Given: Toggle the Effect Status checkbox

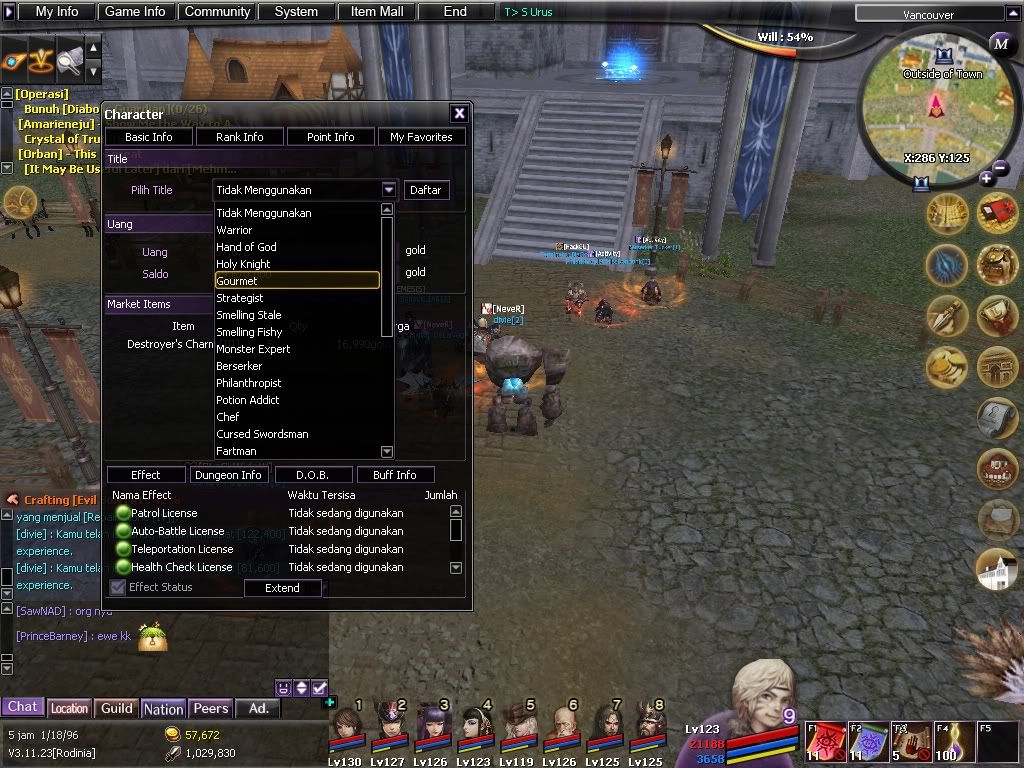Looking at the screenshot, I should tap(118, 587).
